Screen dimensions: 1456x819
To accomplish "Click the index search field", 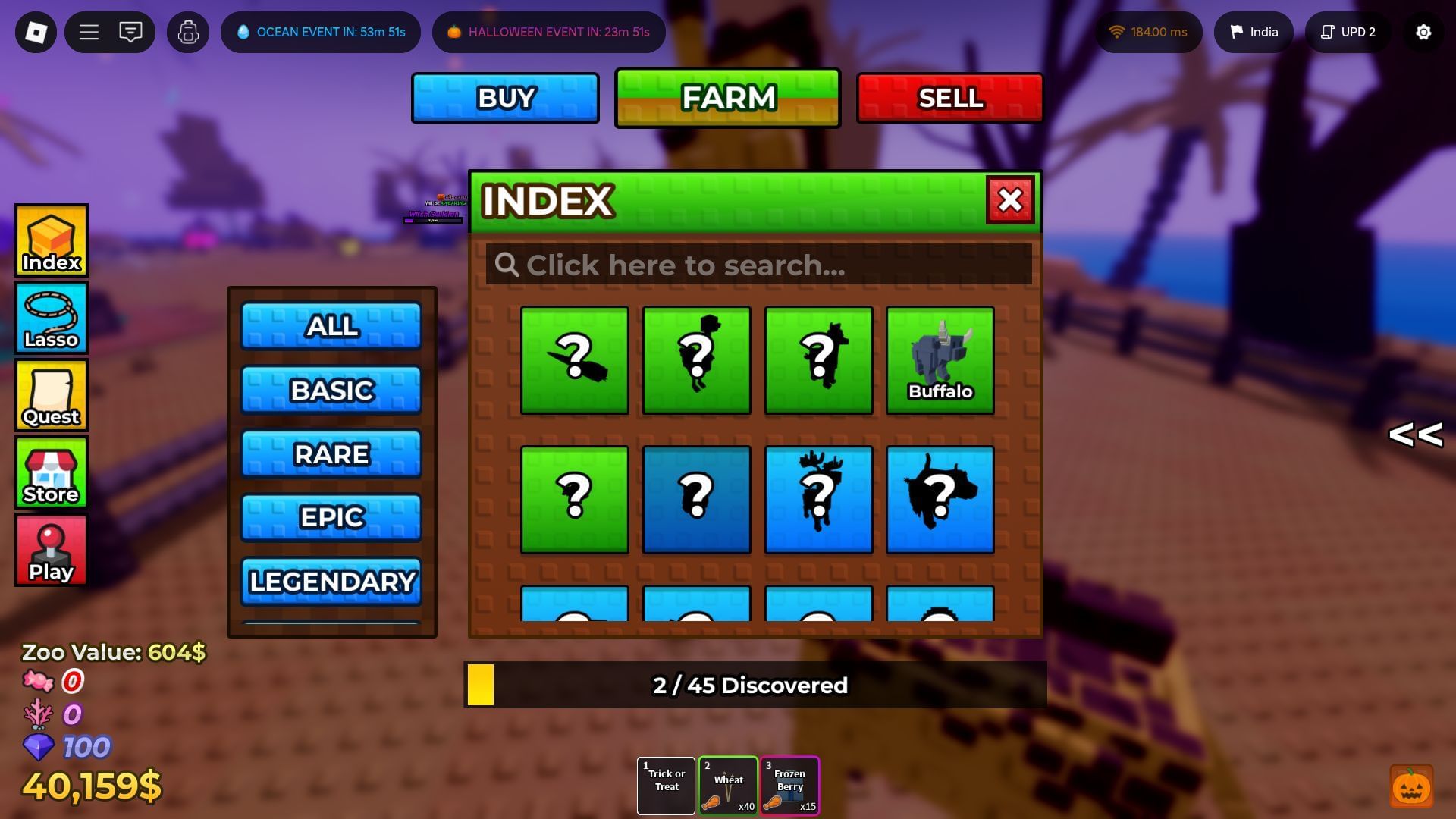I will [x=758, y=265].
